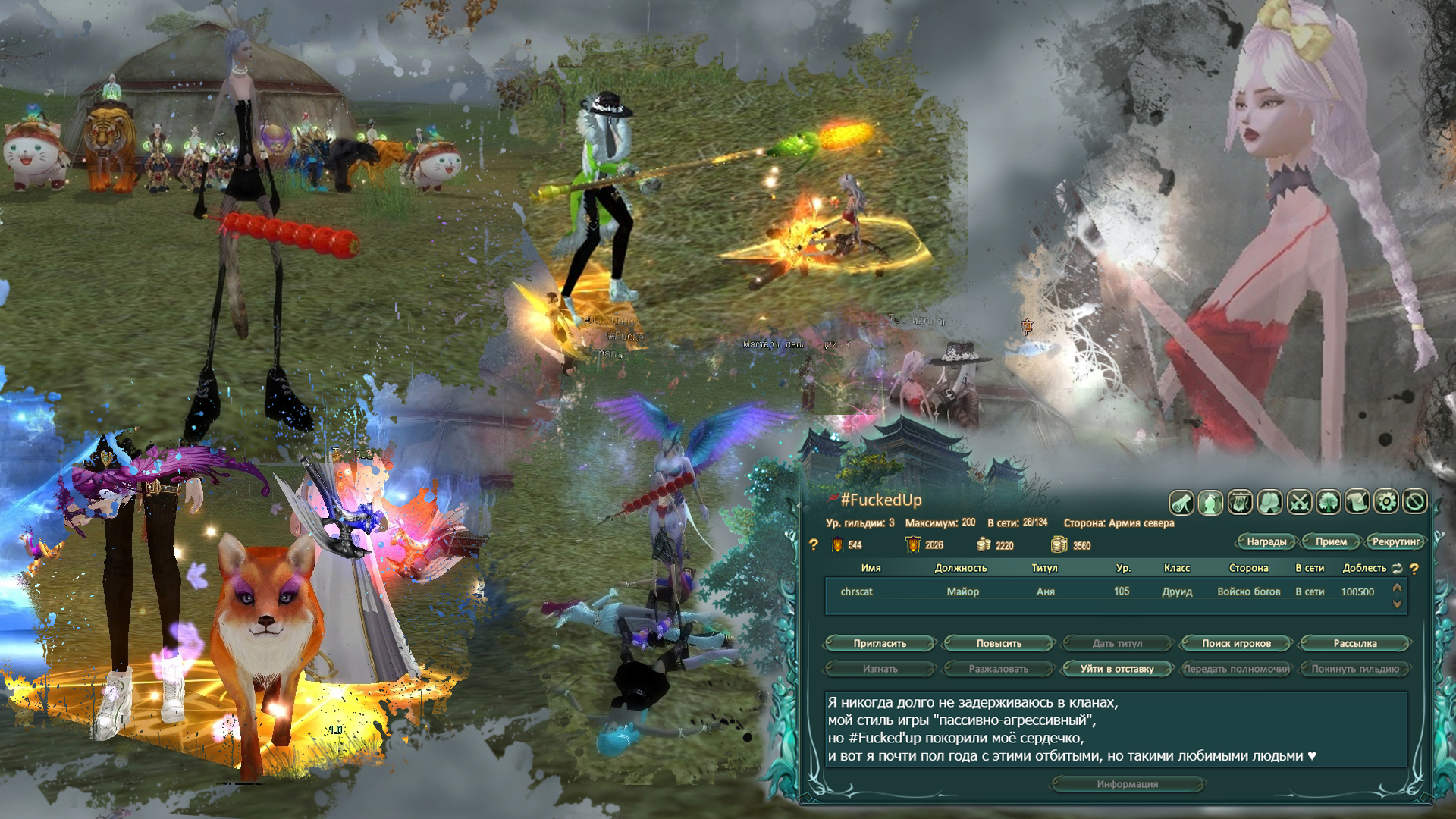
Task: Click the question mark beside guild funds
Action: tap(814, 544)
